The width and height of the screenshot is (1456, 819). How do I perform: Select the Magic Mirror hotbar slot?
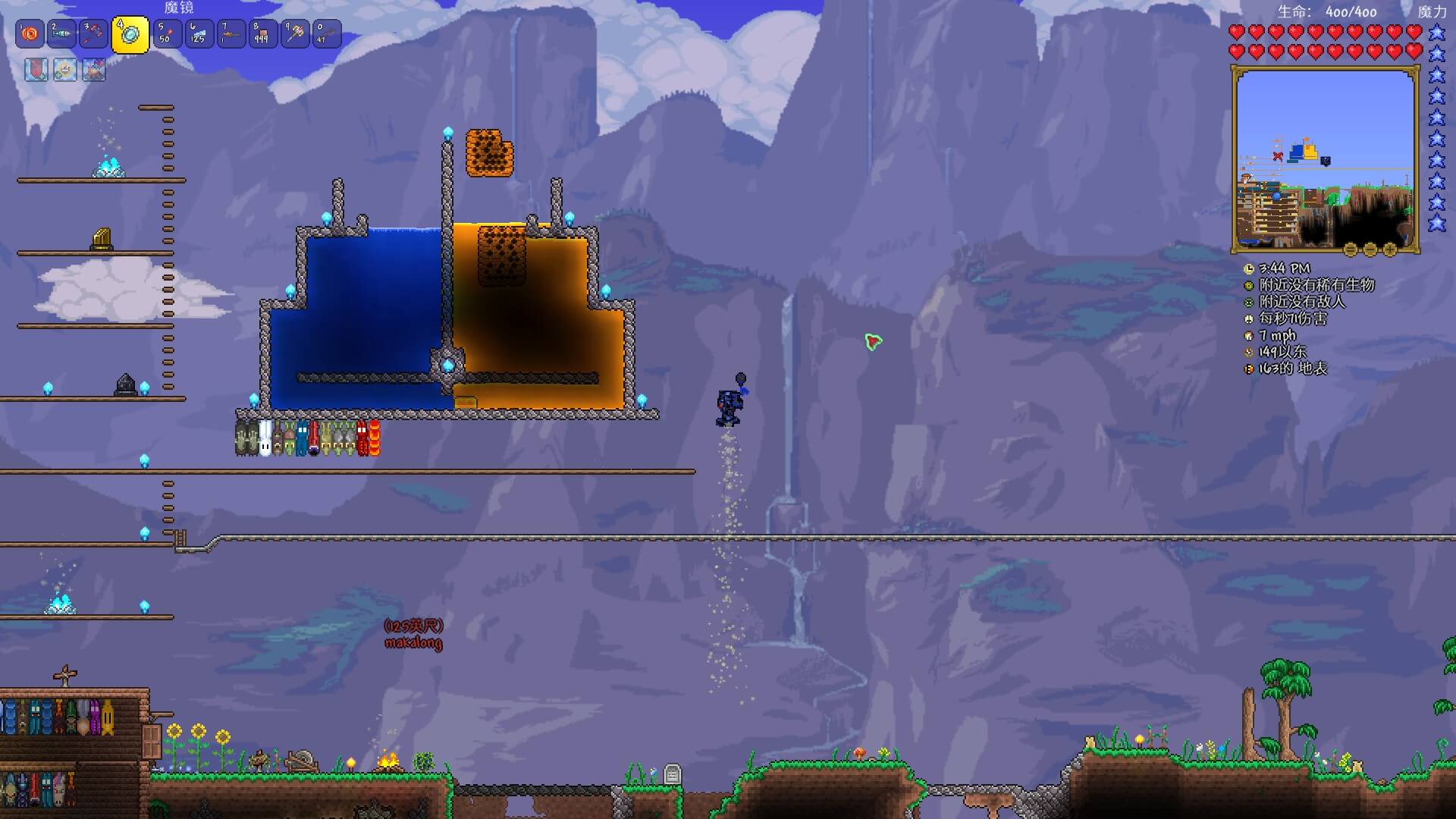point(130,35)
